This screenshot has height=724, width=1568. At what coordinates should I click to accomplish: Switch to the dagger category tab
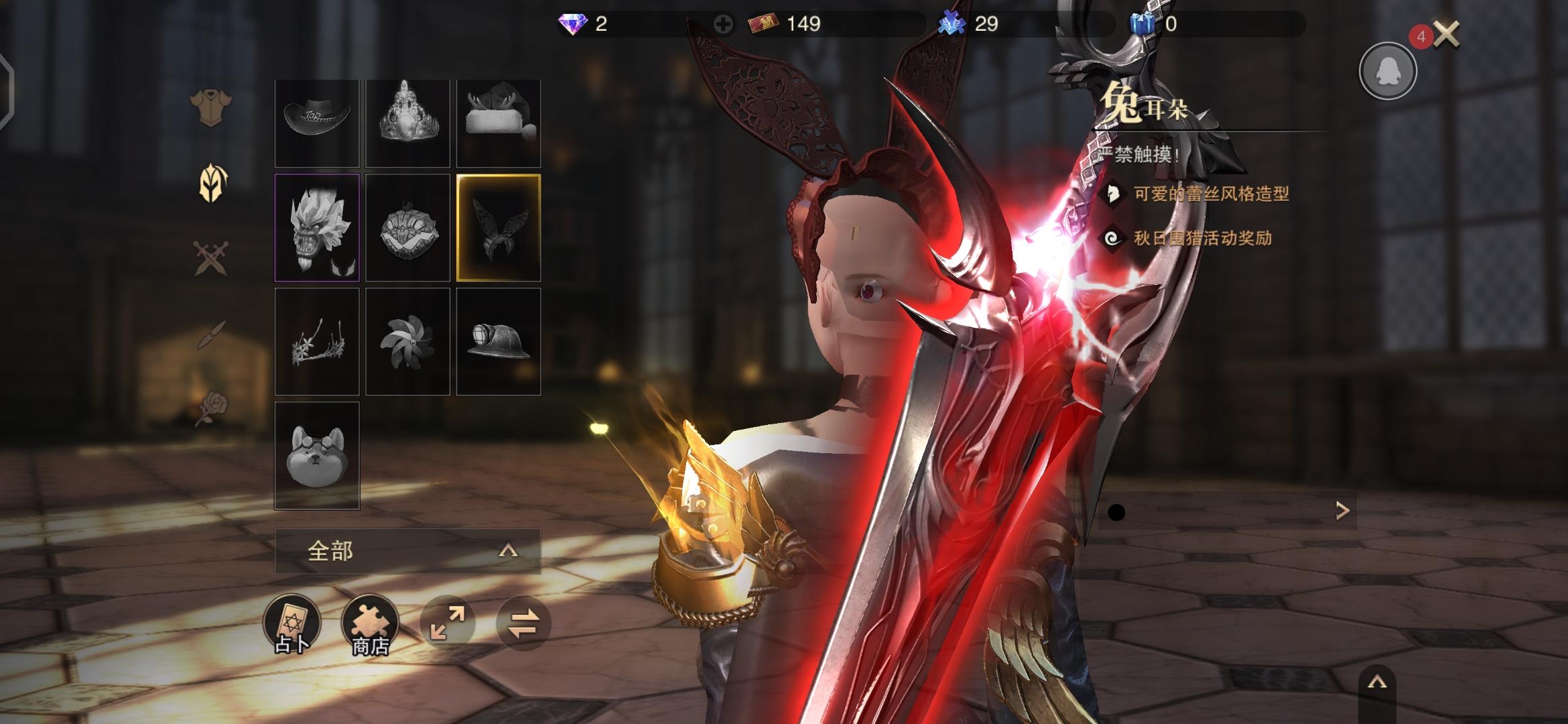coord(212,335)
